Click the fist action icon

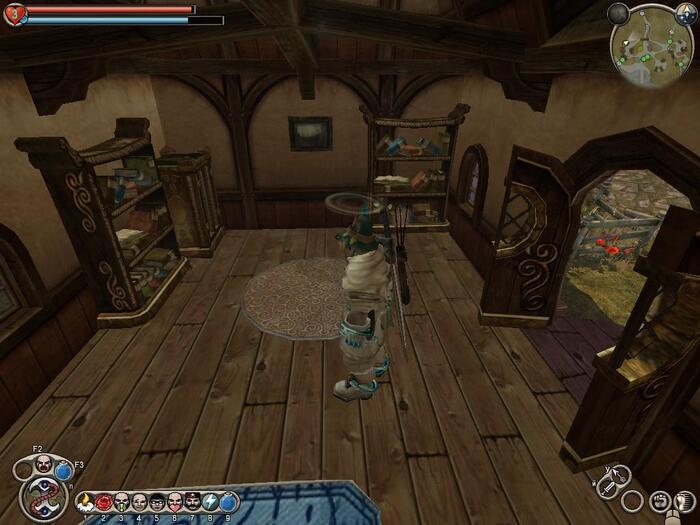coord(659,500)
